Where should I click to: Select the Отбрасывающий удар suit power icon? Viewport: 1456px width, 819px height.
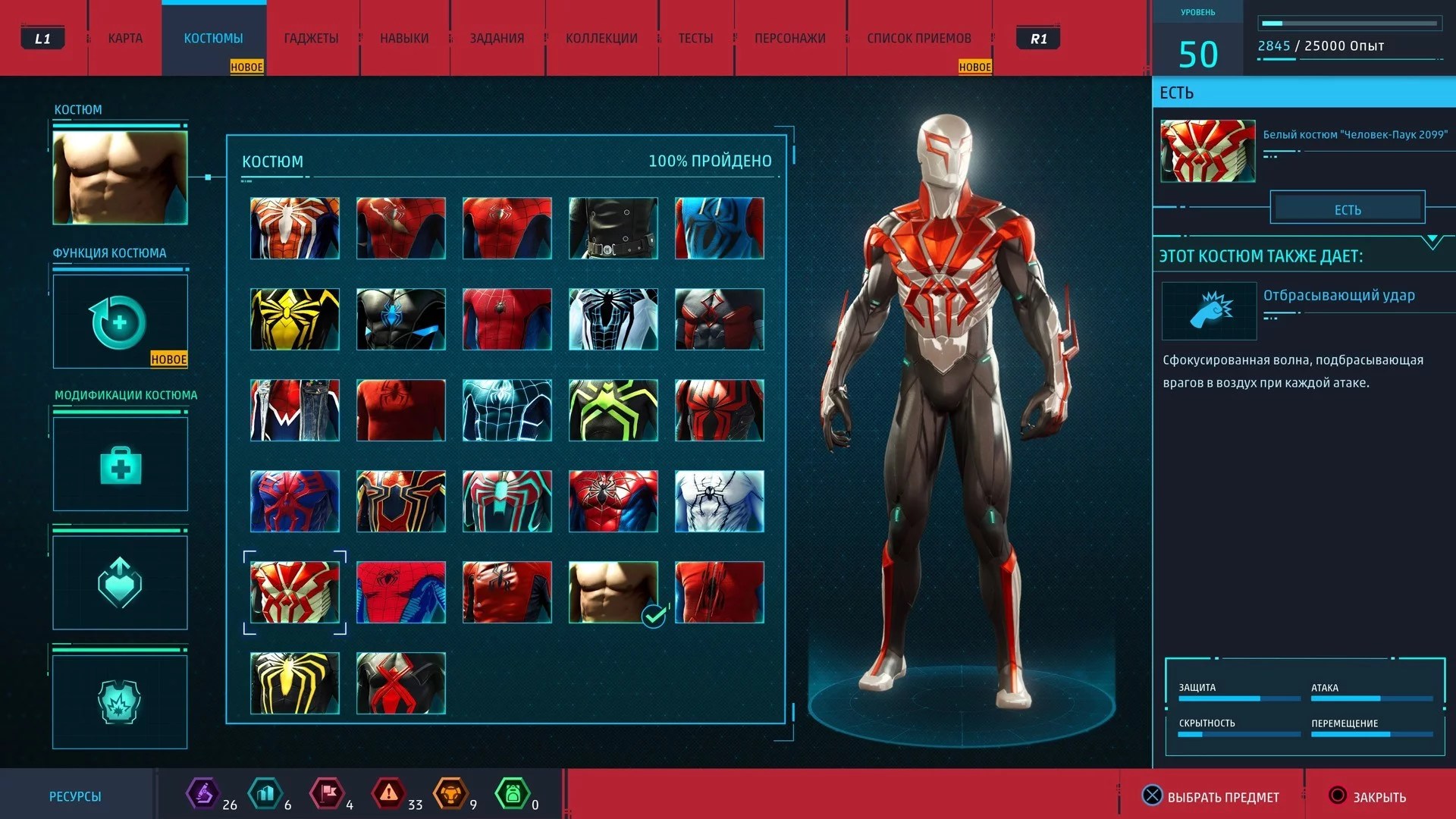click(1209, 311)
